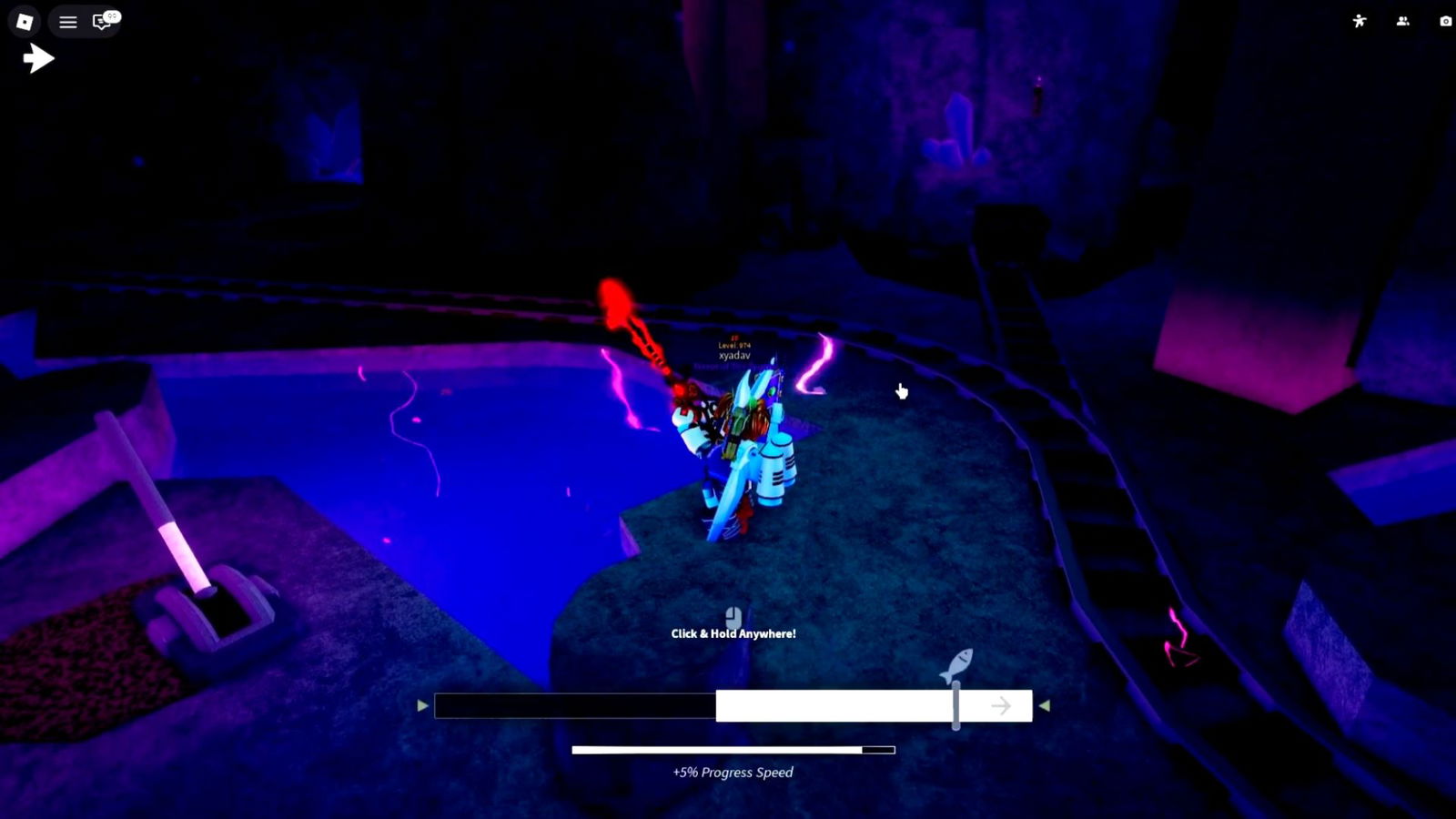Click the progress bar below the fishing meter

pos(733,749)
